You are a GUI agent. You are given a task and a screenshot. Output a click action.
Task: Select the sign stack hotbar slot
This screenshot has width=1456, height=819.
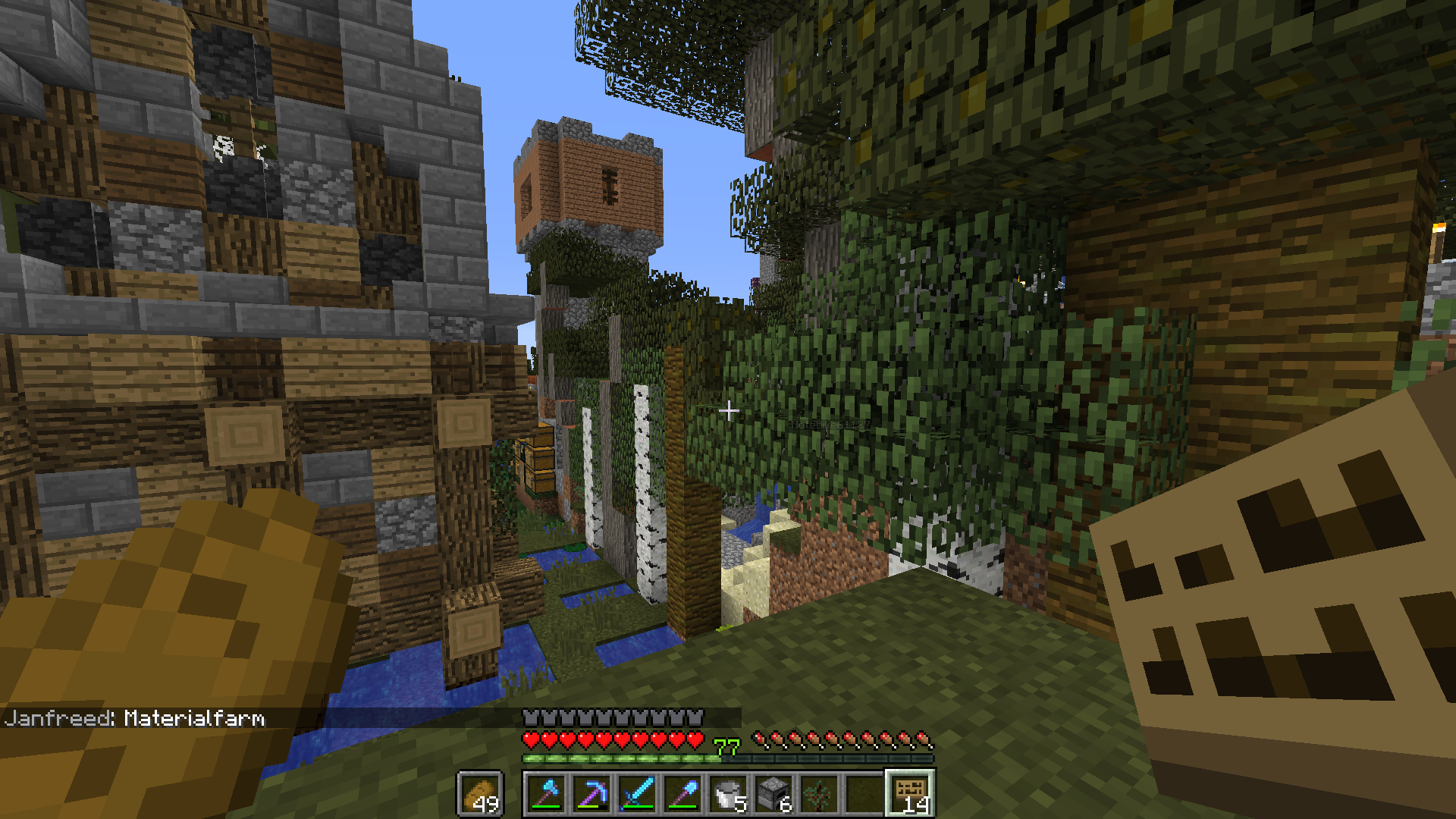911,794
